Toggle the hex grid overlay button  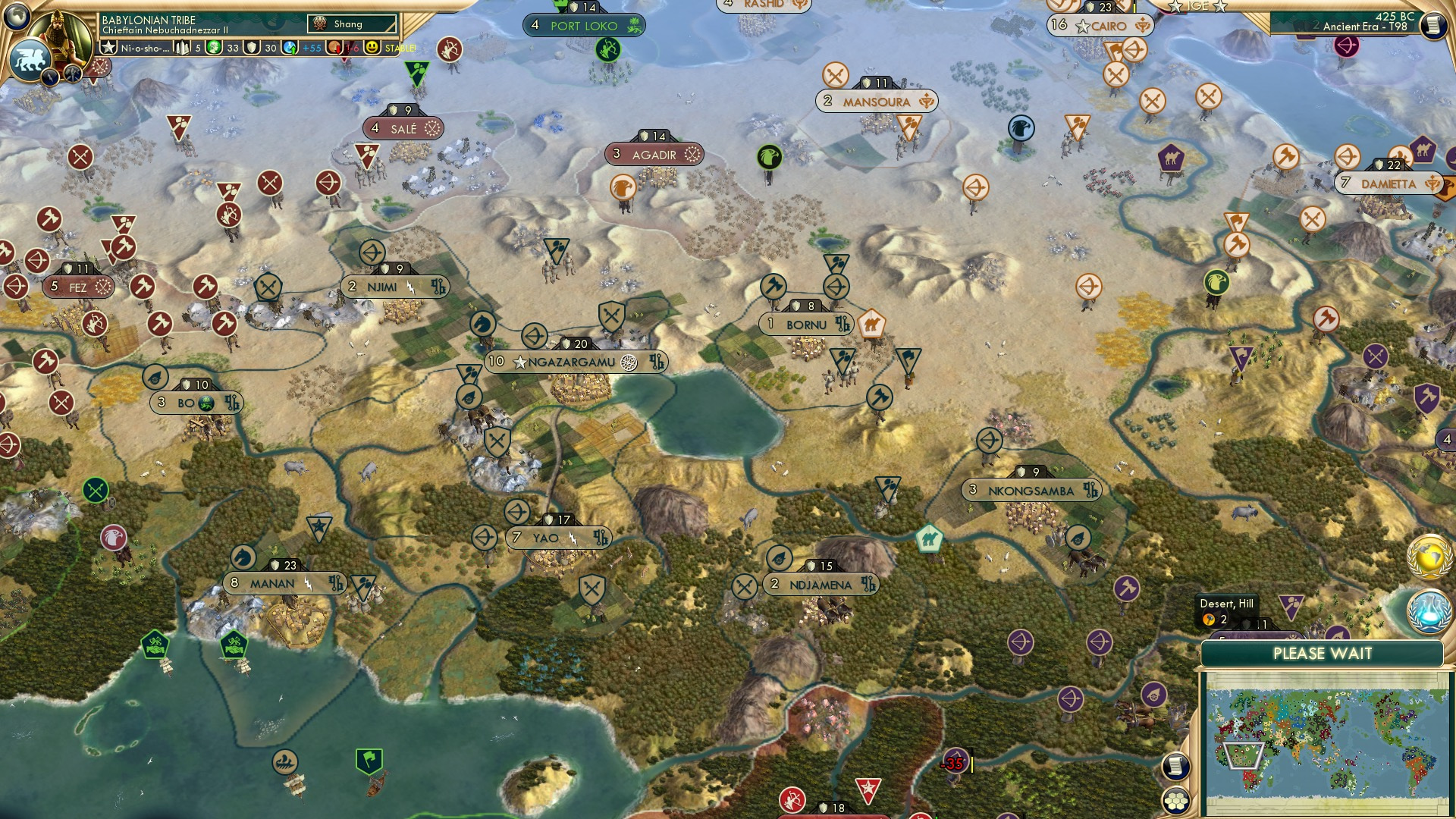(1176, 802)
